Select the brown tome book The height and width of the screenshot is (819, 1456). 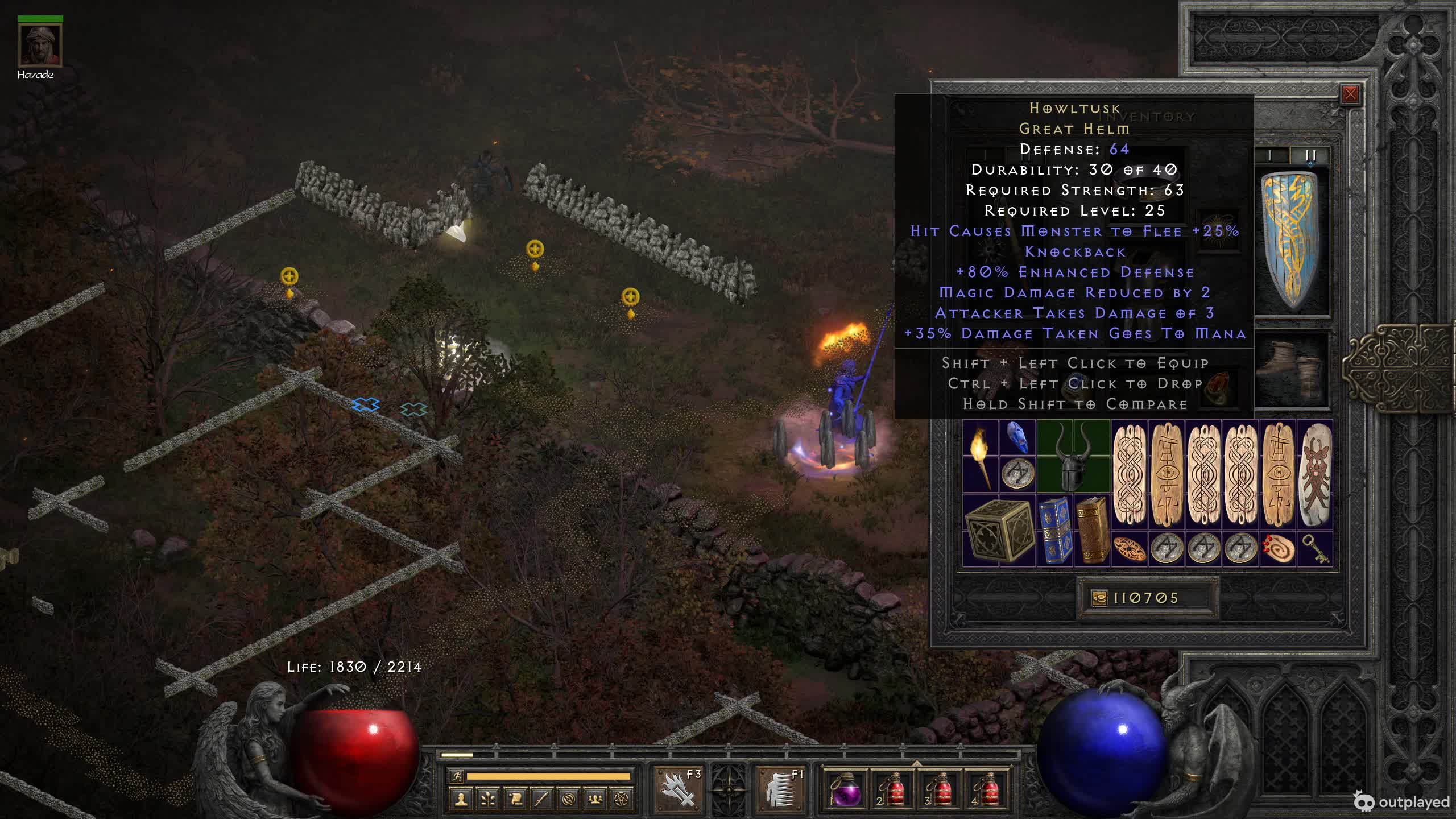tap(1092, 530)
